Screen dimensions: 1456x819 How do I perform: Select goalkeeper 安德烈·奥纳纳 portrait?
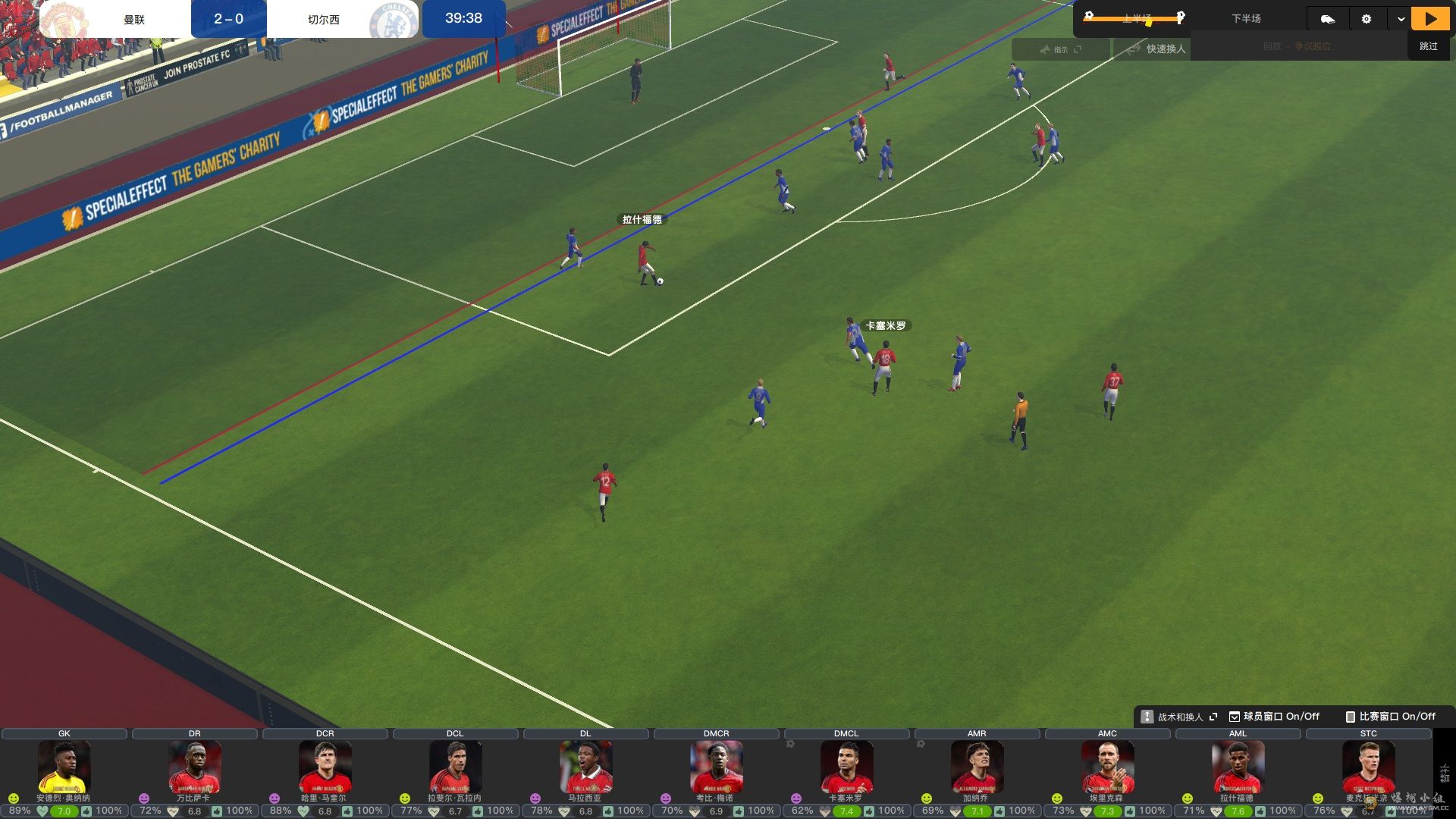(x=64, y=767)
